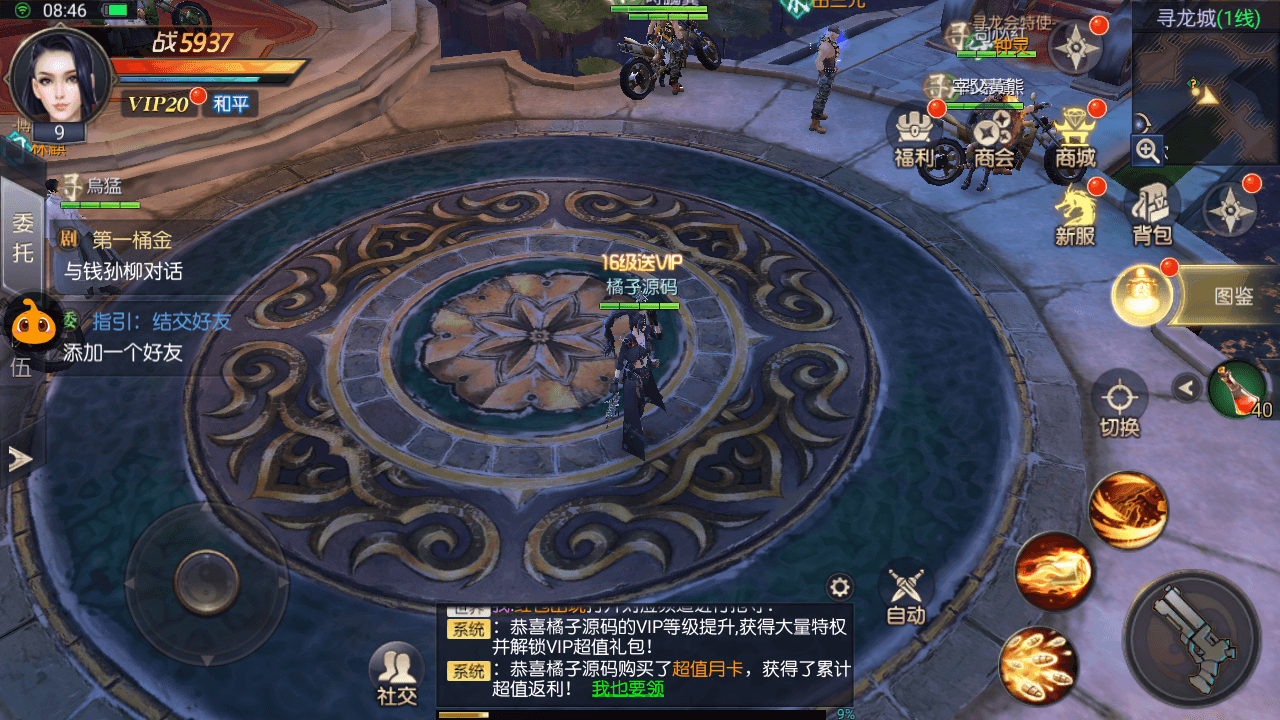The height and width of the screenshot is (720, 1280).
Task: Click the VIP20 badge
Action: pos(159,103)
